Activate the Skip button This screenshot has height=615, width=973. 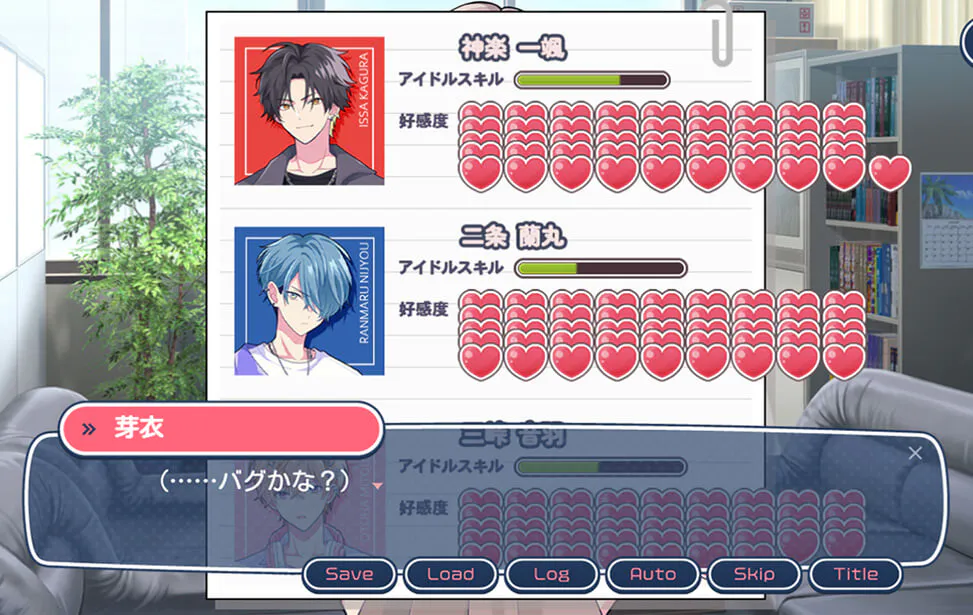click(754, 574)
